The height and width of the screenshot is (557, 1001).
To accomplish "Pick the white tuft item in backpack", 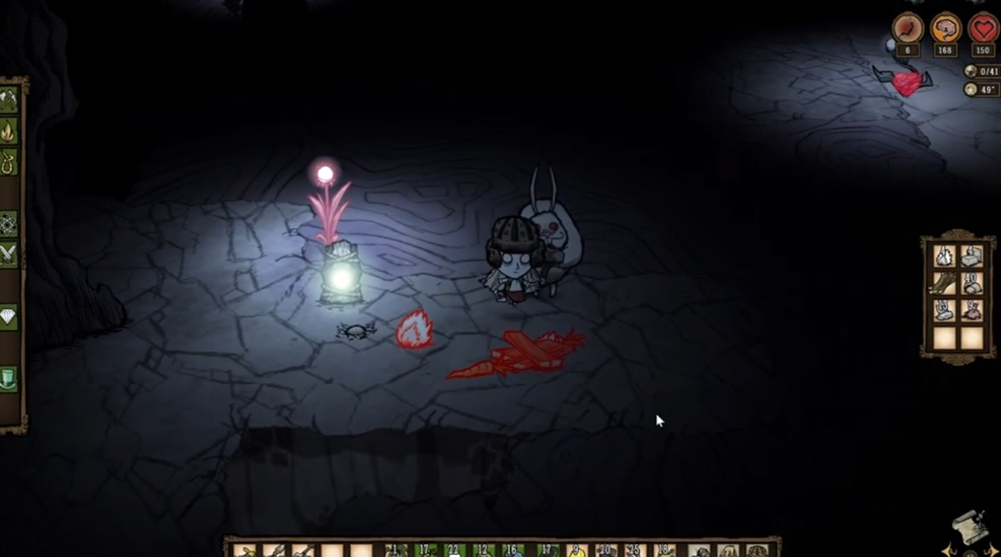I will 944,257.
